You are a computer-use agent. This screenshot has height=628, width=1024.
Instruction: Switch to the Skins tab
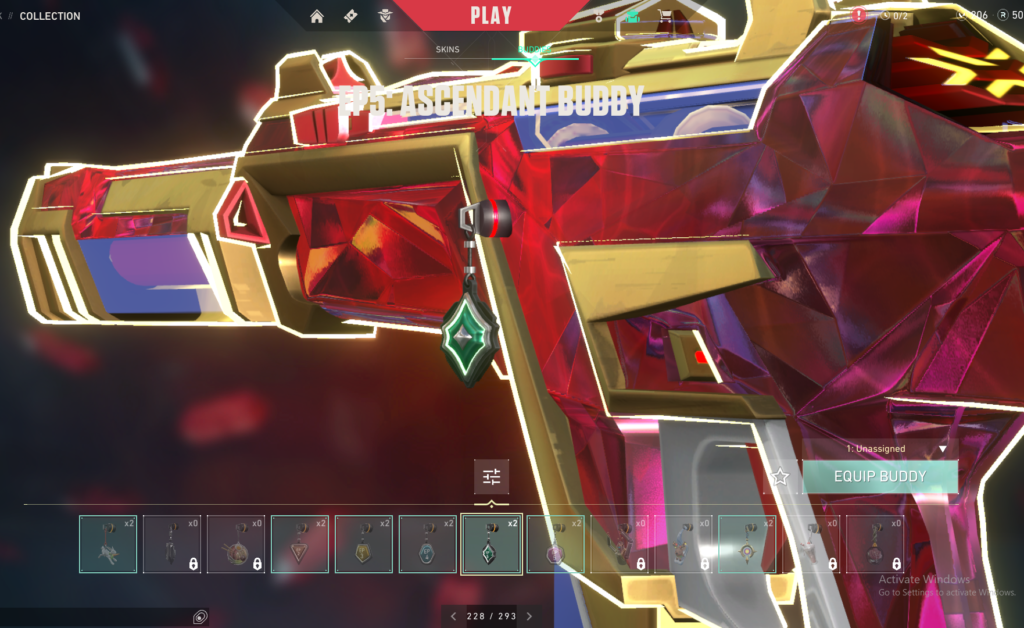[x=448, y=49]
